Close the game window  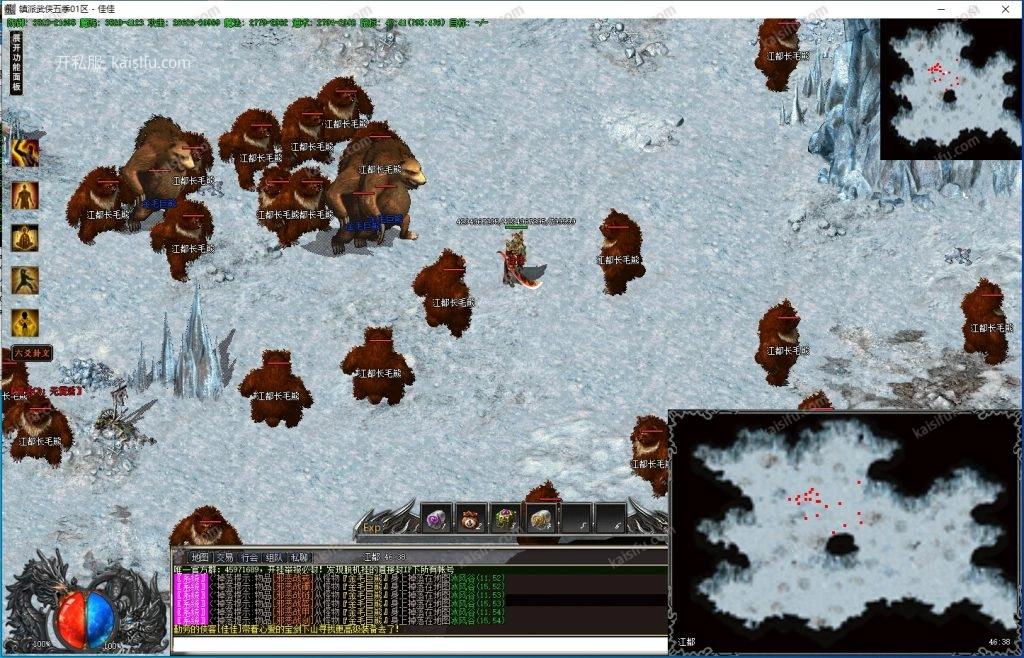[1005, 8]
